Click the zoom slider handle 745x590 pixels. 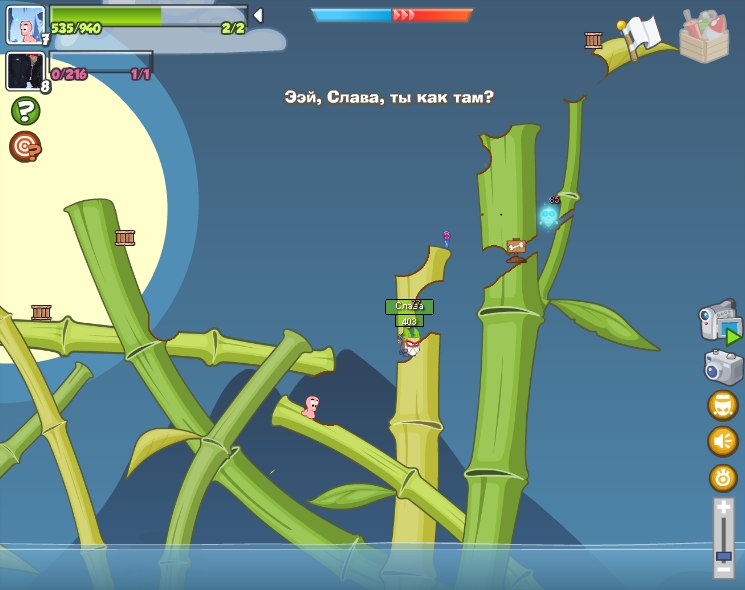tap(723, 555)
